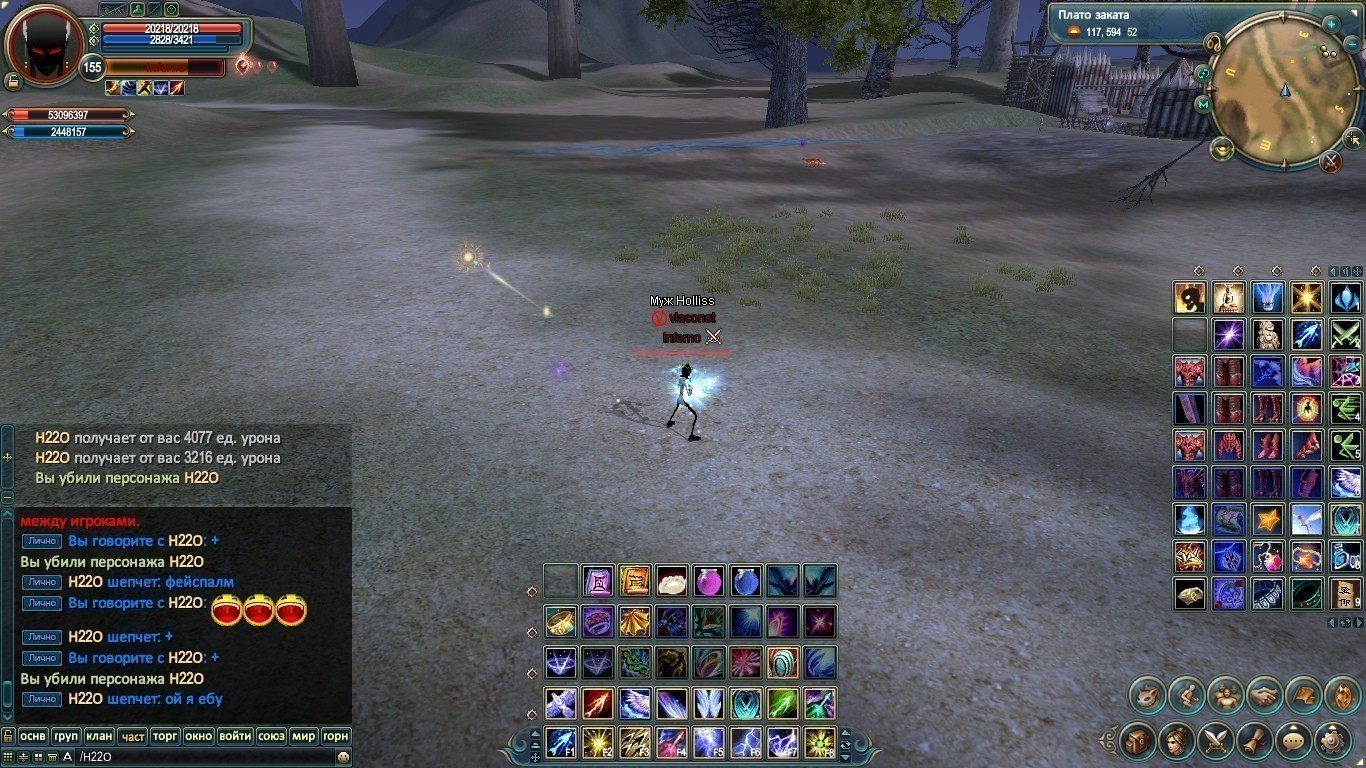Screen dimensions: 1366x768
Task: Use the pink potion in the hotbar
Action: (x=709, y=581)
